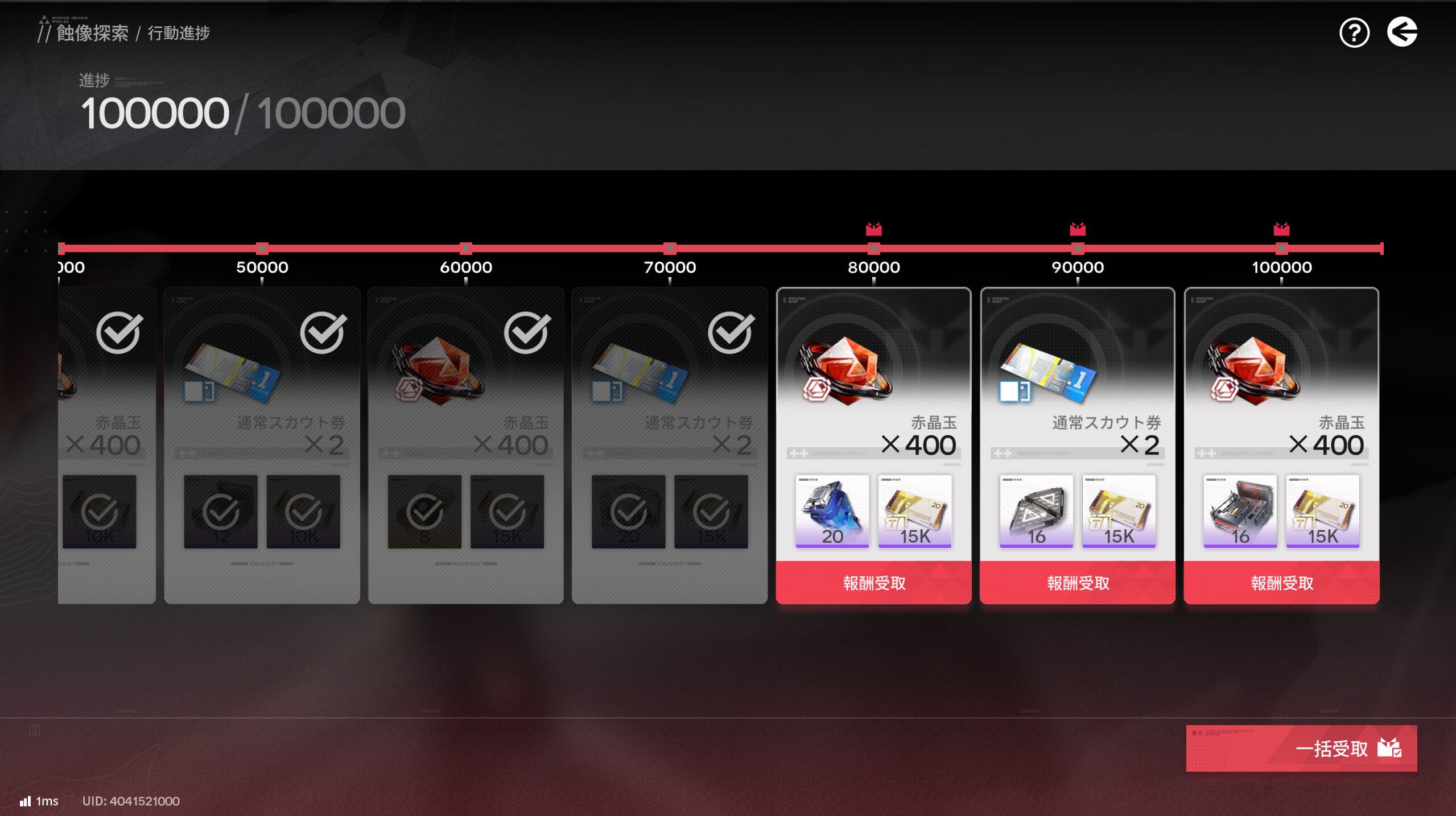Open the help question mark button
This screenshot has width=1456, height=816.
point(1354,33)
